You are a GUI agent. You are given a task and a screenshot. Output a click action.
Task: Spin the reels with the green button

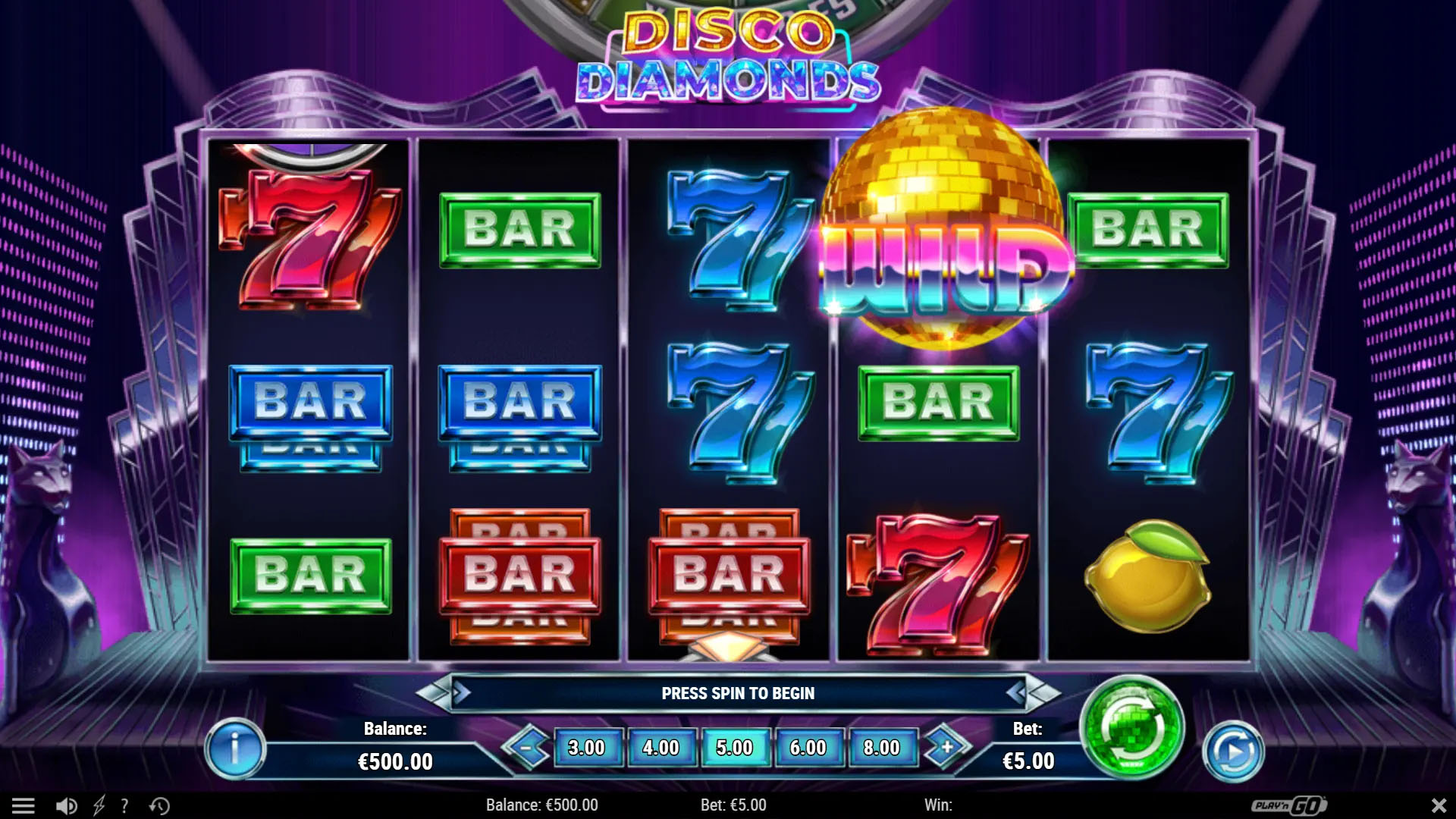click(x=1131, y=728)
